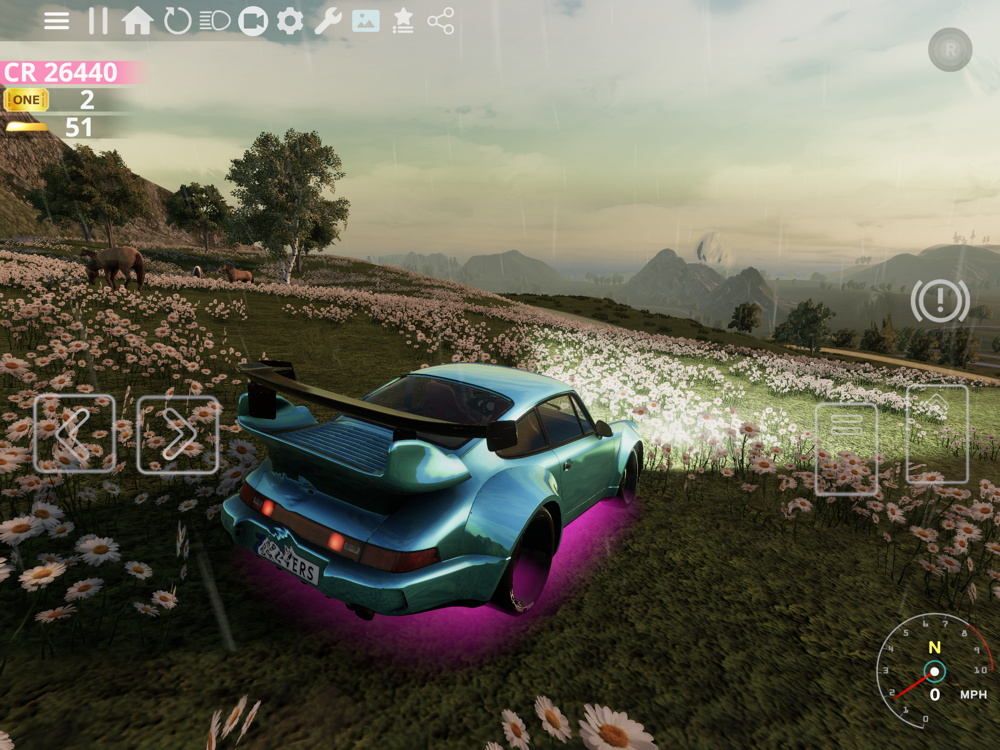Hit the brake pedal

(x=846, y=449)
